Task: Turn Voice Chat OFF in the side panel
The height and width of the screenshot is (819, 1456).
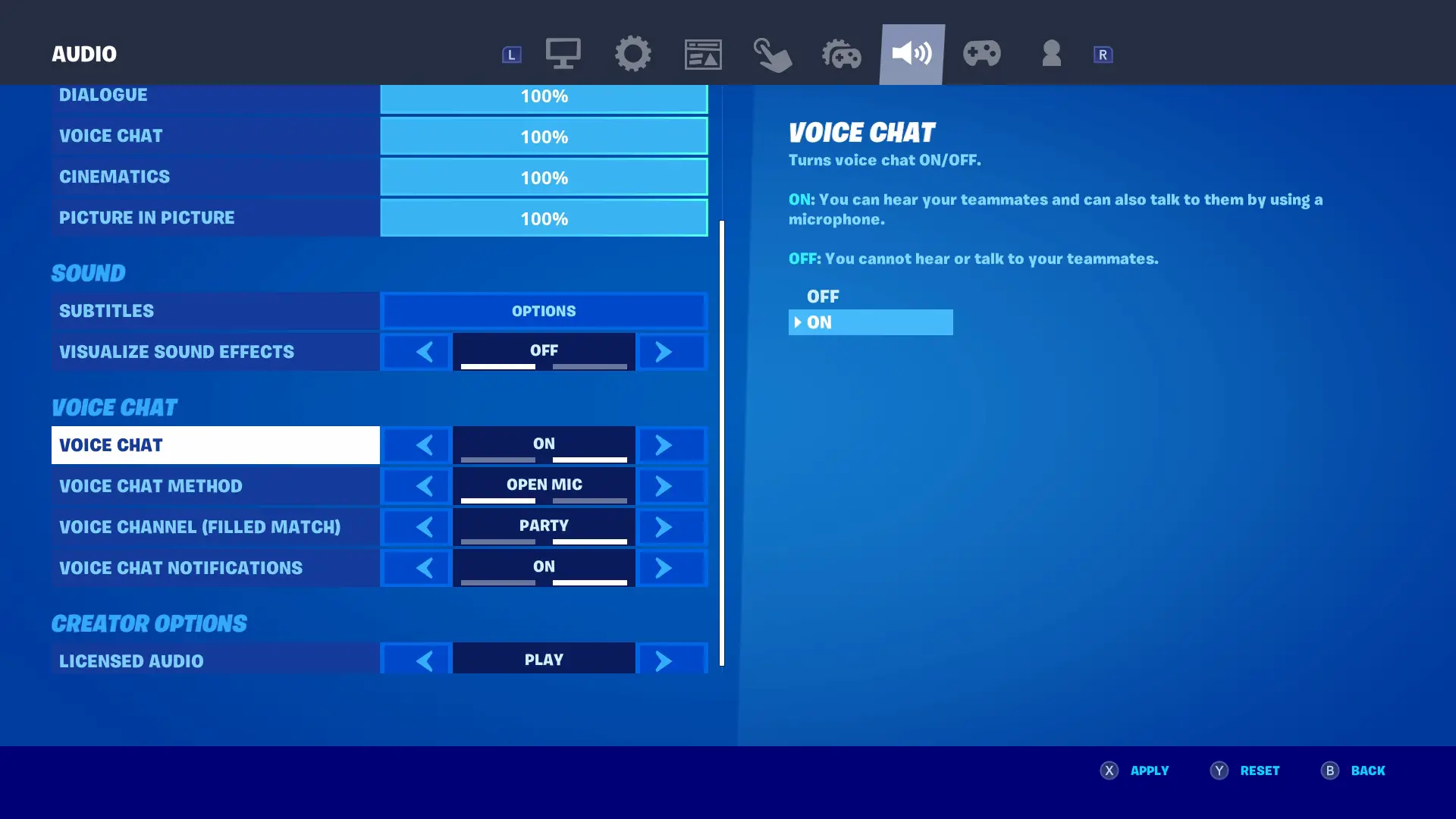Action: pyautogui.click(x=823, y=297)
